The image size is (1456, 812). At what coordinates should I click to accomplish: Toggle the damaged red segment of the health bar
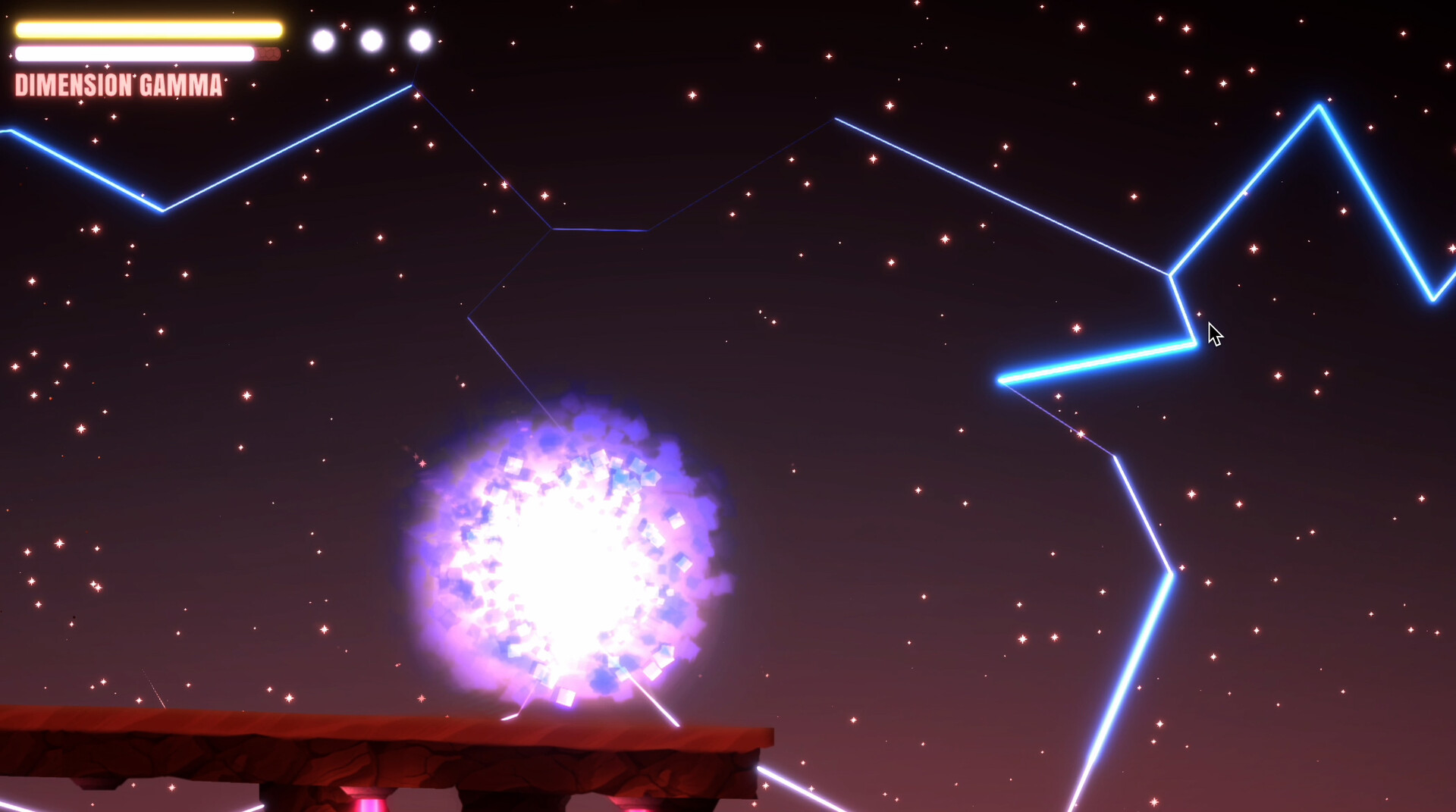click(267, 54)
